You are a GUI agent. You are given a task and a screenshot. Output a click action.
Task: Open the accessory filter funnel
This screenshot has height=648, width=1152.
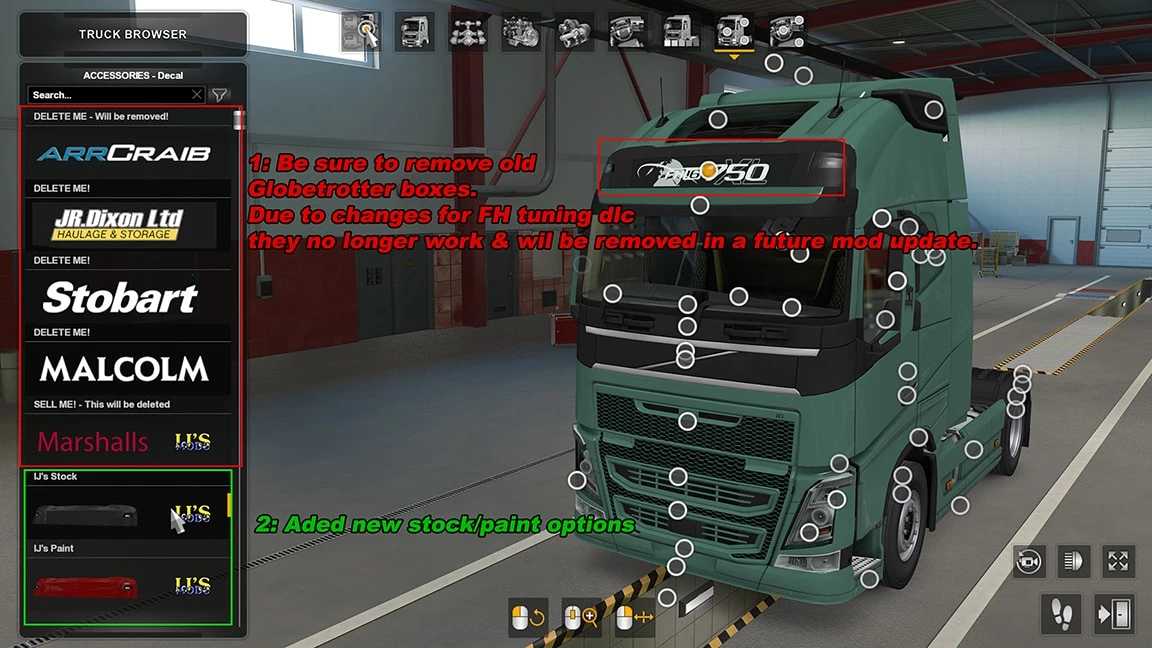(x=220, y=95)
